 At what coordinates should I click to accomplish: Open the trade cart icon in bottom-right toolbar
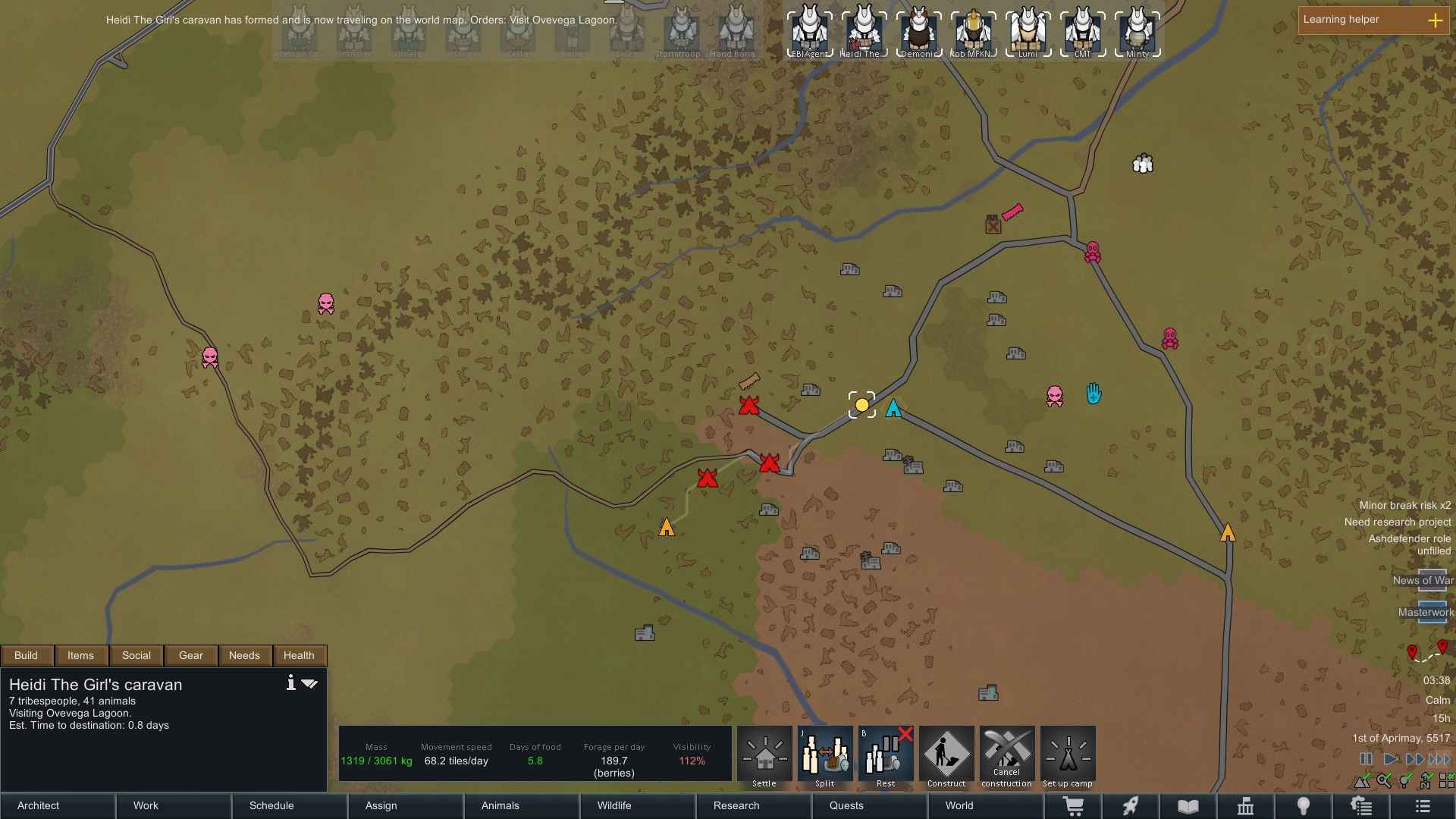1075,806
